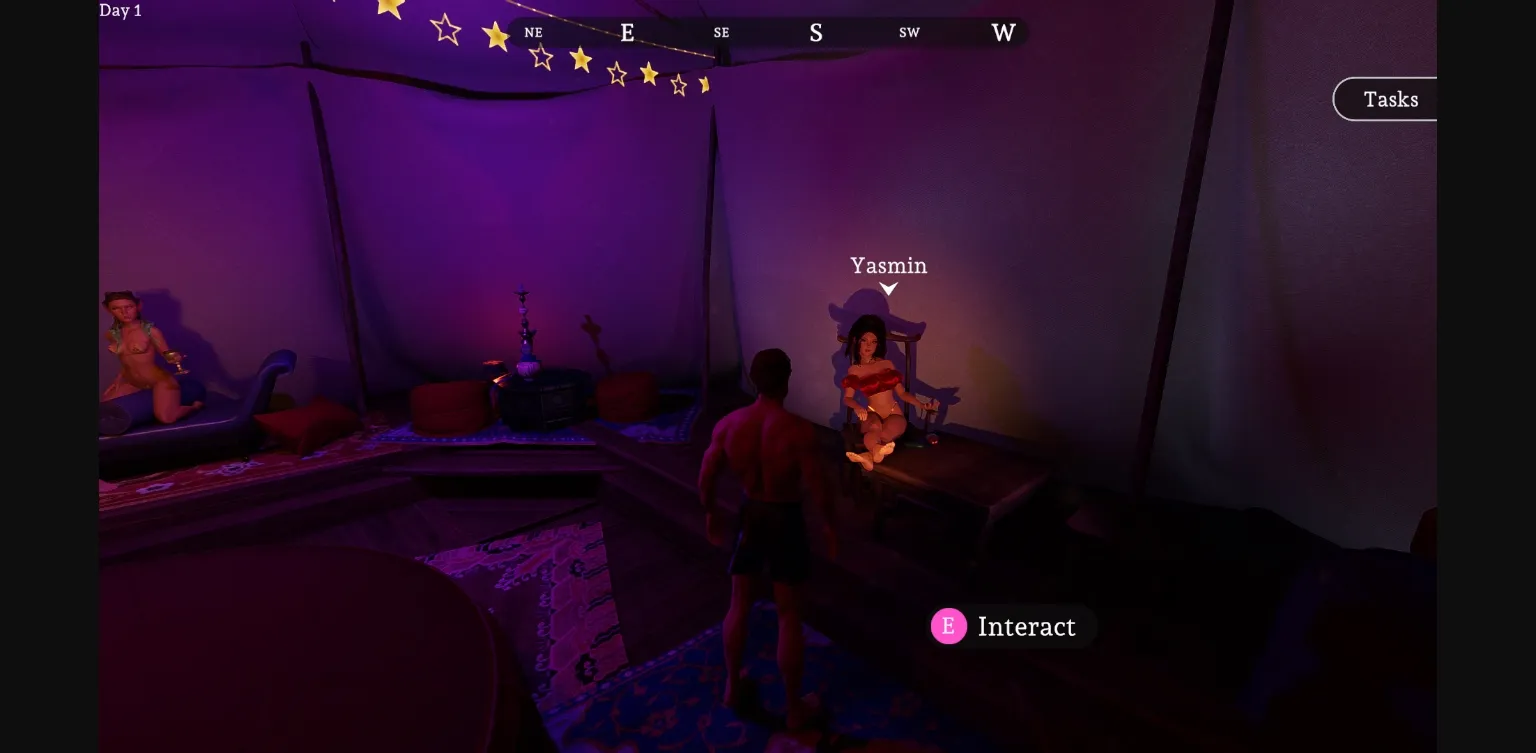Image resolution: width=1536 pixels, height=753 pixels.
Task: Click the S marker on the compass
Action: tap(816, 32)
